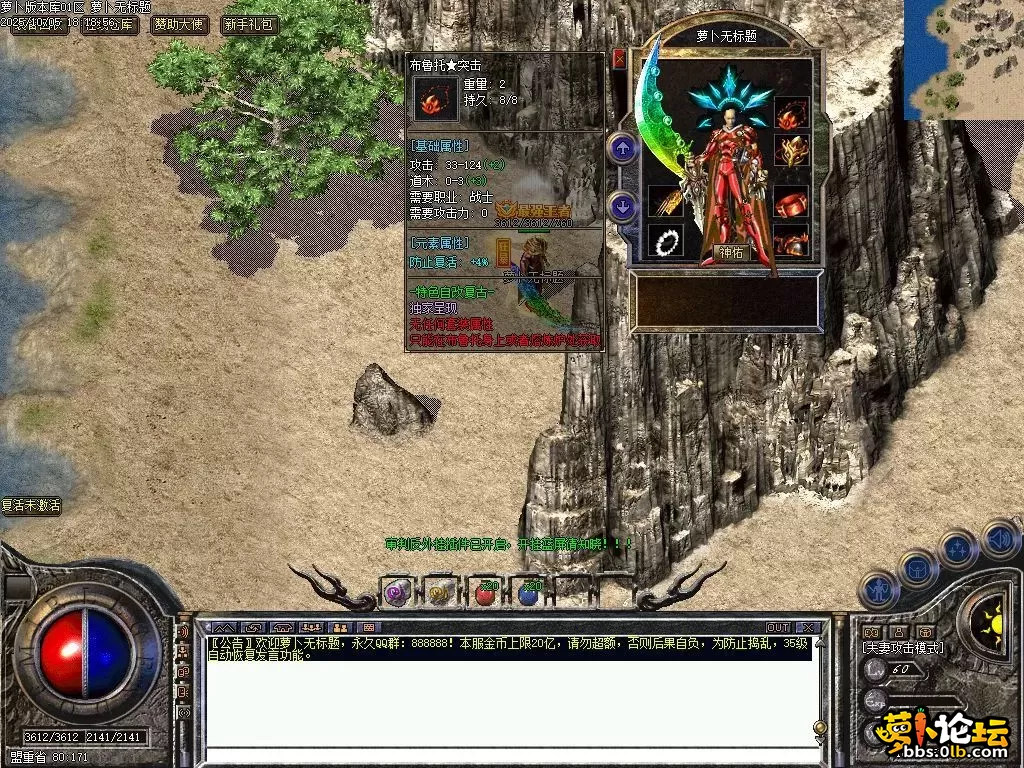Select the white beaded bracelet slot

tap(664, 240)
